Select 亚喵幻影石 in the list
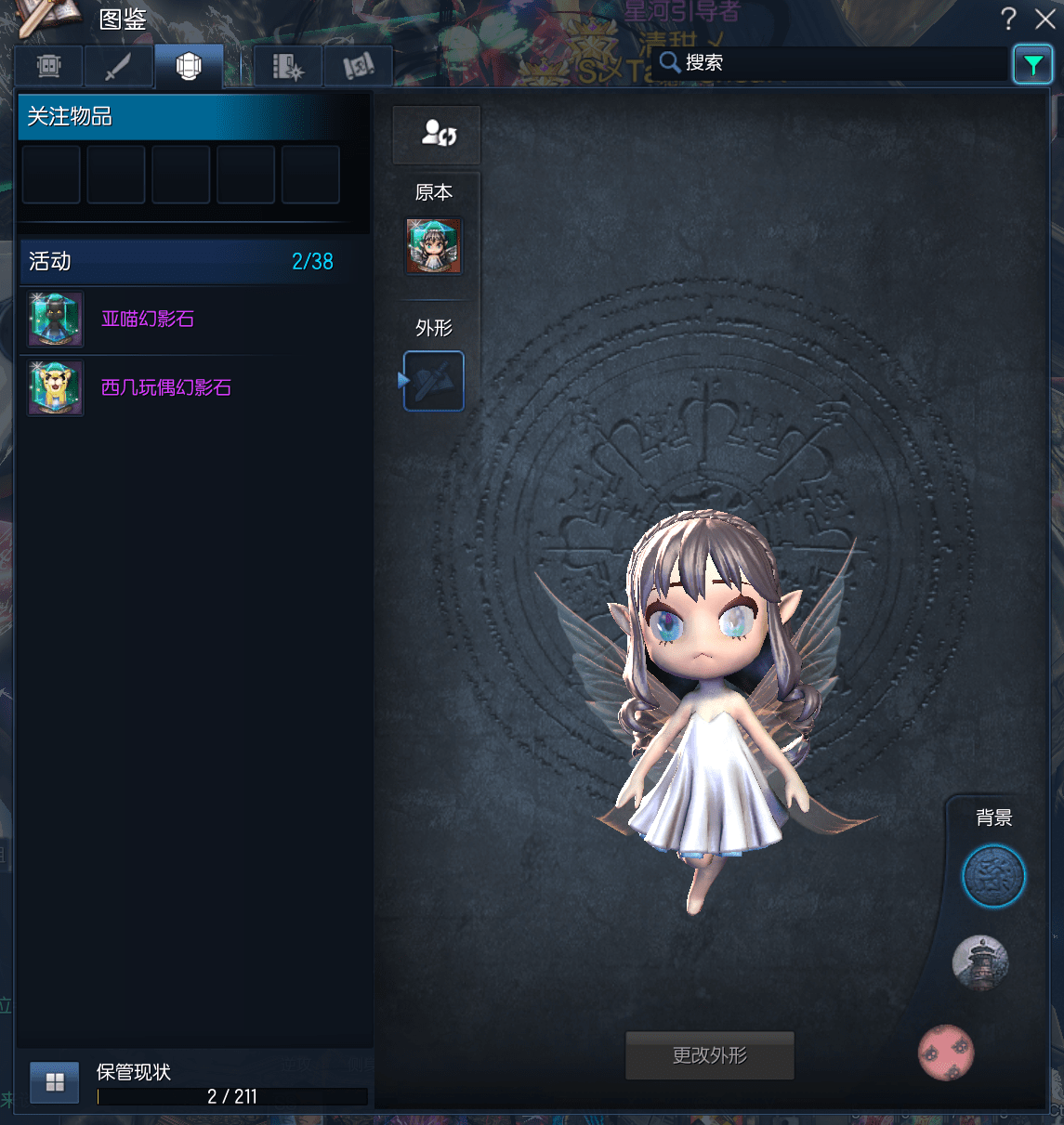 148,320
